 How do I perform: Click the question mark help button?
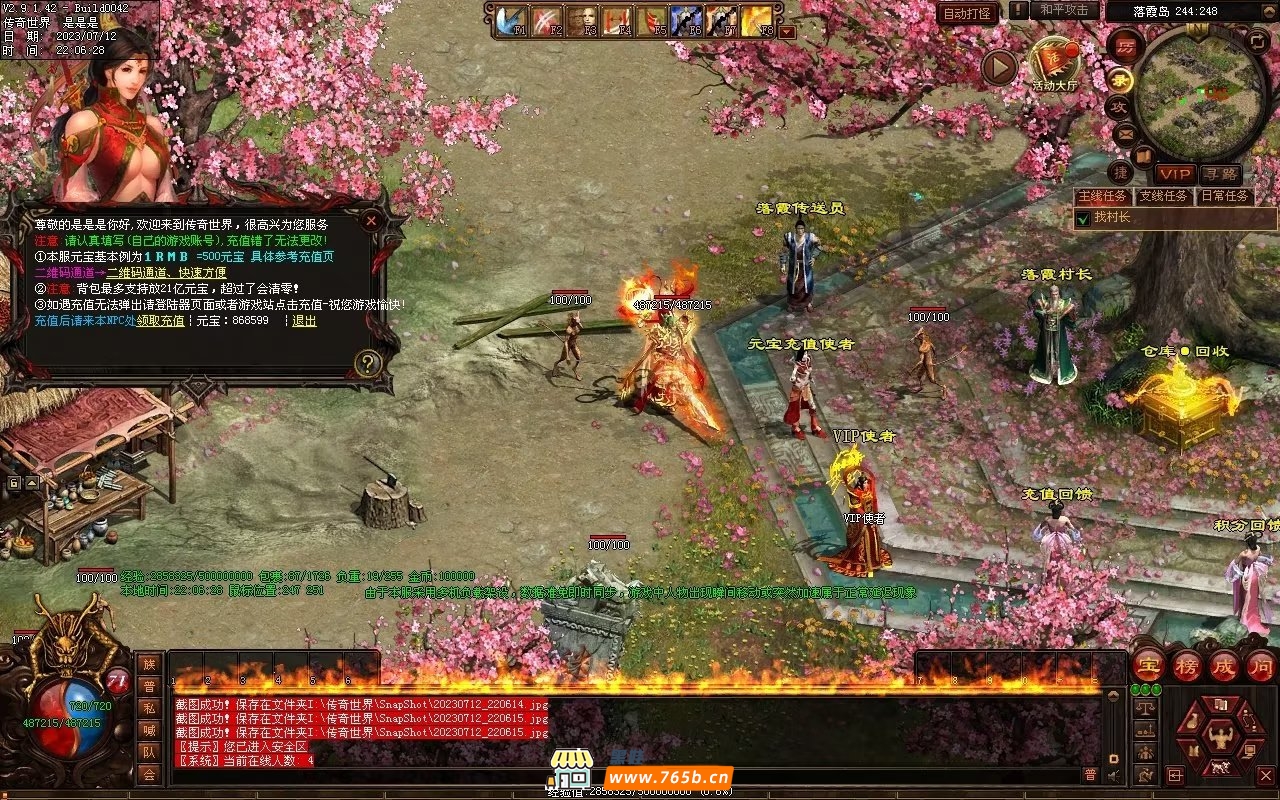[x=369, y=363]
